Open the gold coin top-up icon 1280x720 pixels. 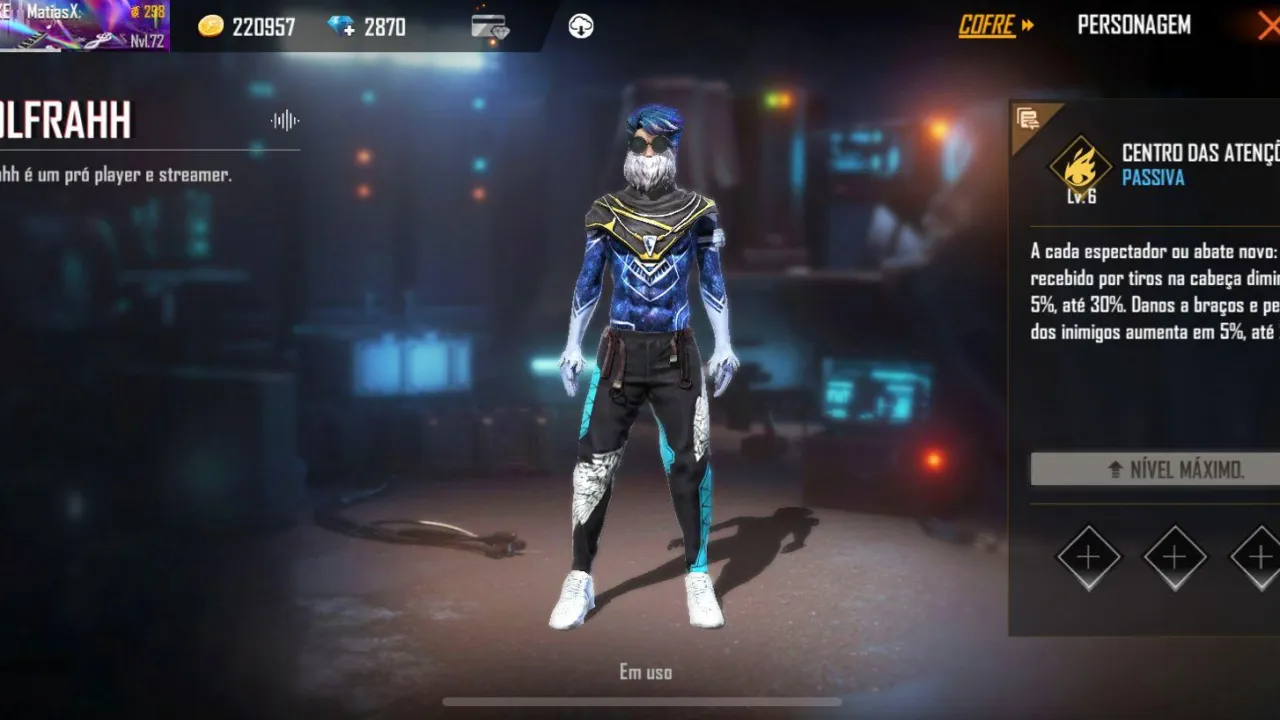[212, 26]
